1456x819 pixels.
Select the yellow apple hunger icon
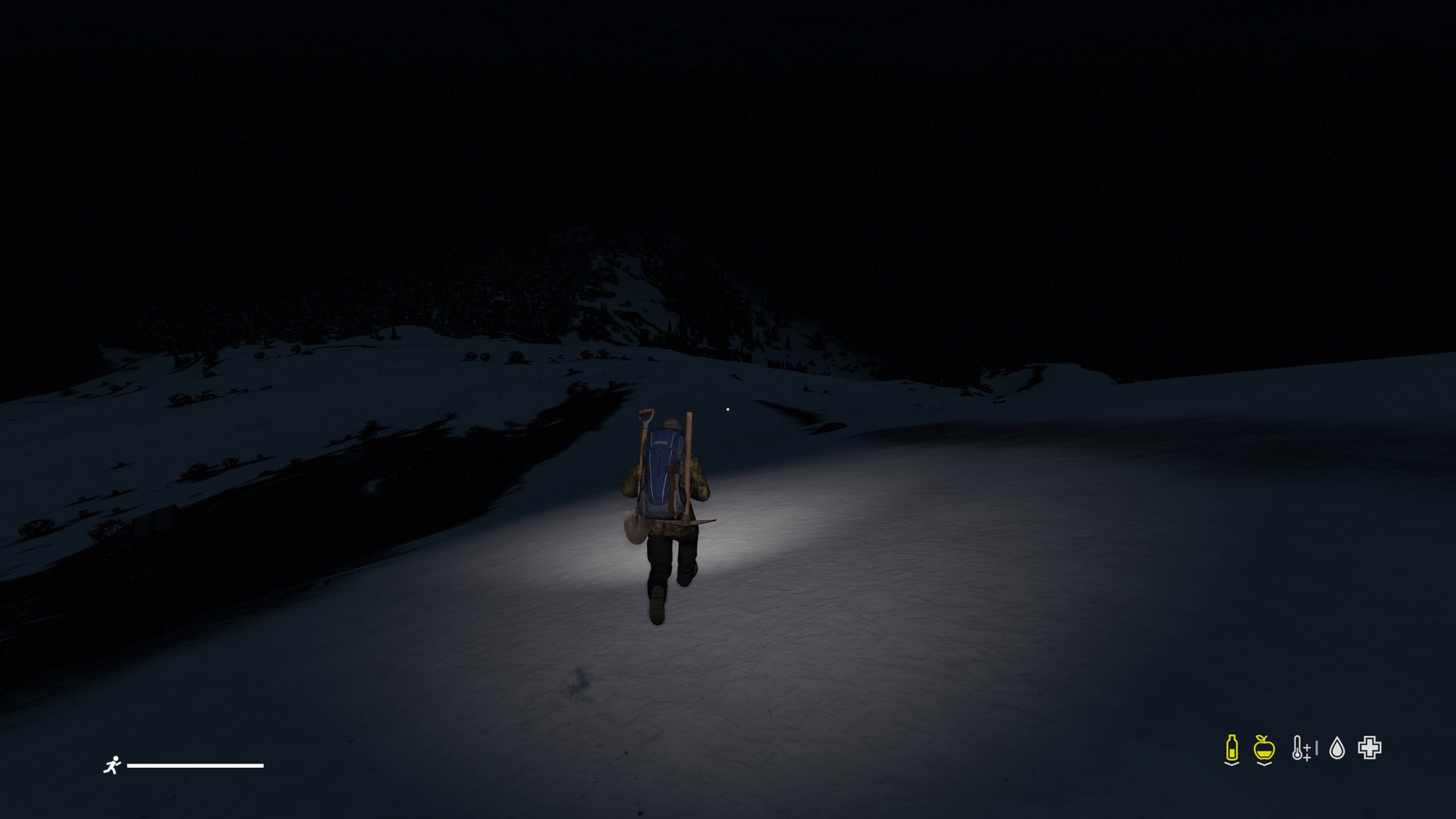1264,748
